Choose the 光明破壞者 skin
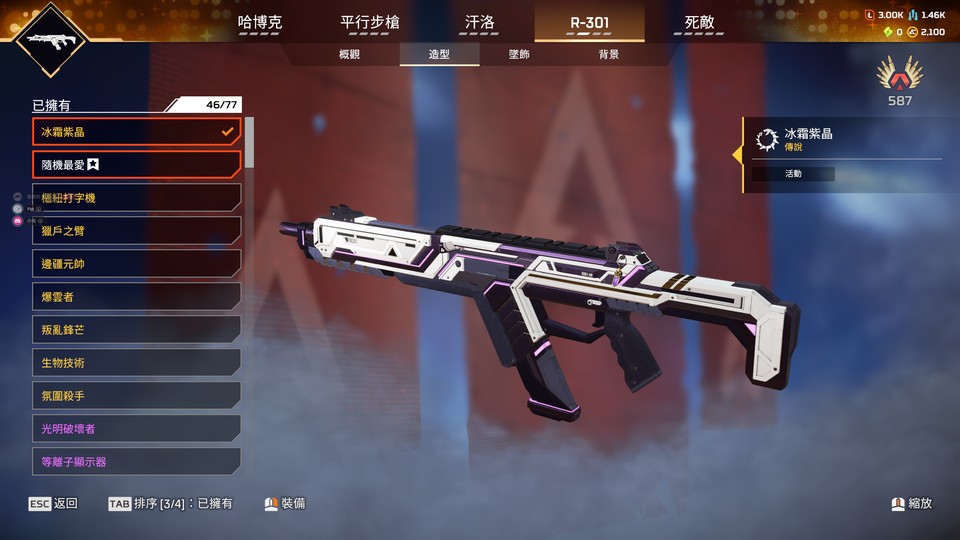Viewport: 960px width, 540px height. tap(136, 429)
